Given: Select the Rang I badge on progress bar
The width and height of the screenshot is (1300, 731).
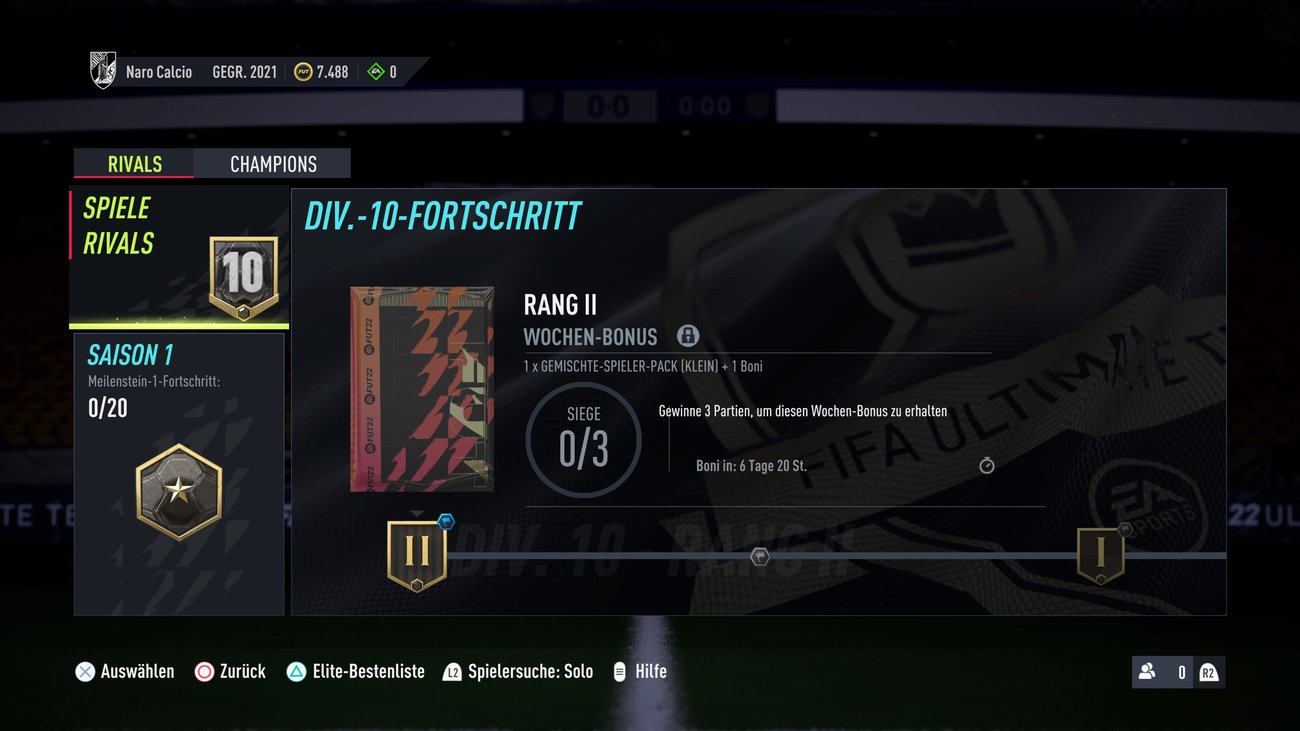Looking at the screenshot, I should click(x=1098, y=553).
